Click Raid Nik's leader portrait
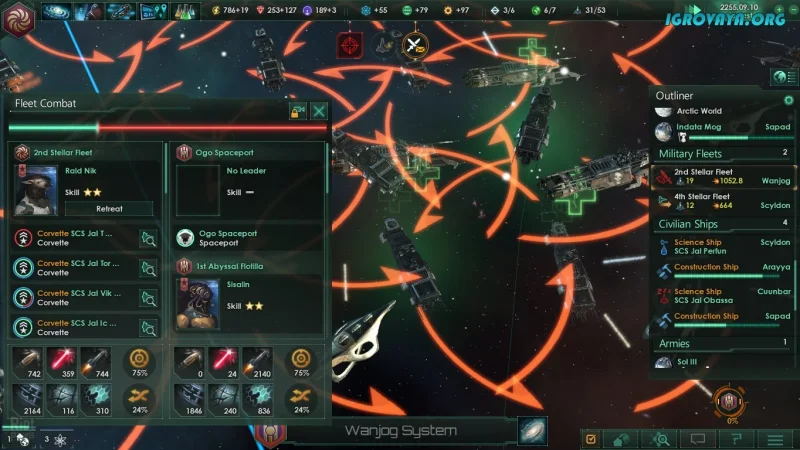This screenshot has width=800, height=450. click(x=38, y=189)
